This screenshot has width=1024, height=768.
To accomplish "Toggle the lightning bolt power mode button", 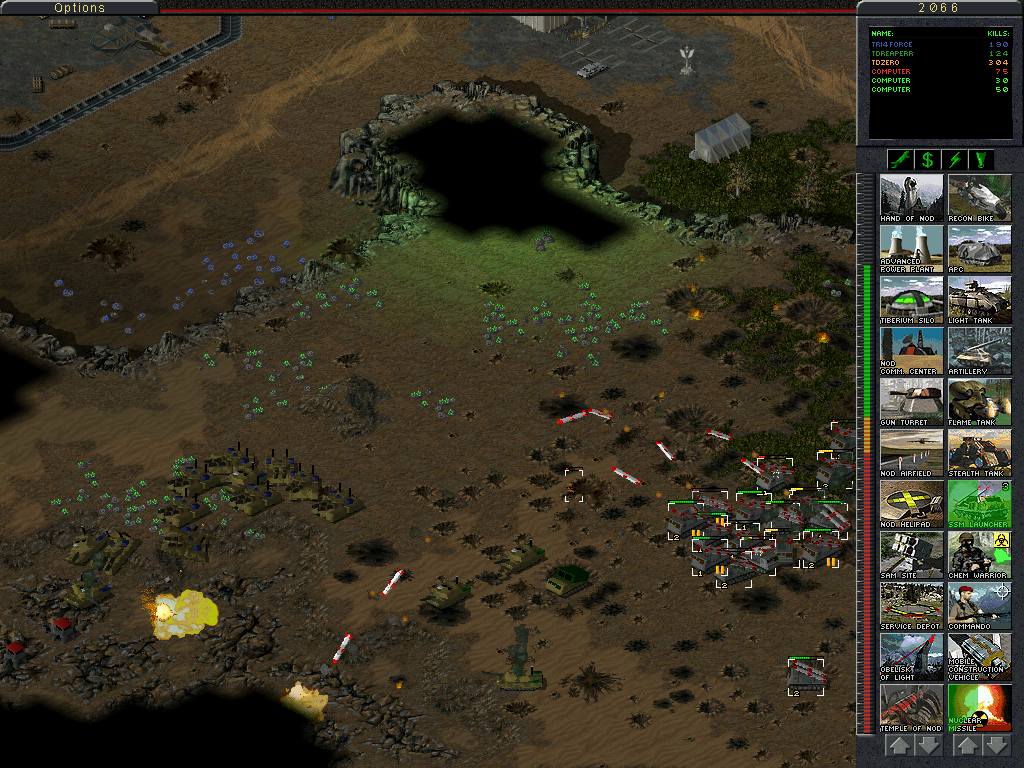I will pyautogui.click(x=954, y=160).
